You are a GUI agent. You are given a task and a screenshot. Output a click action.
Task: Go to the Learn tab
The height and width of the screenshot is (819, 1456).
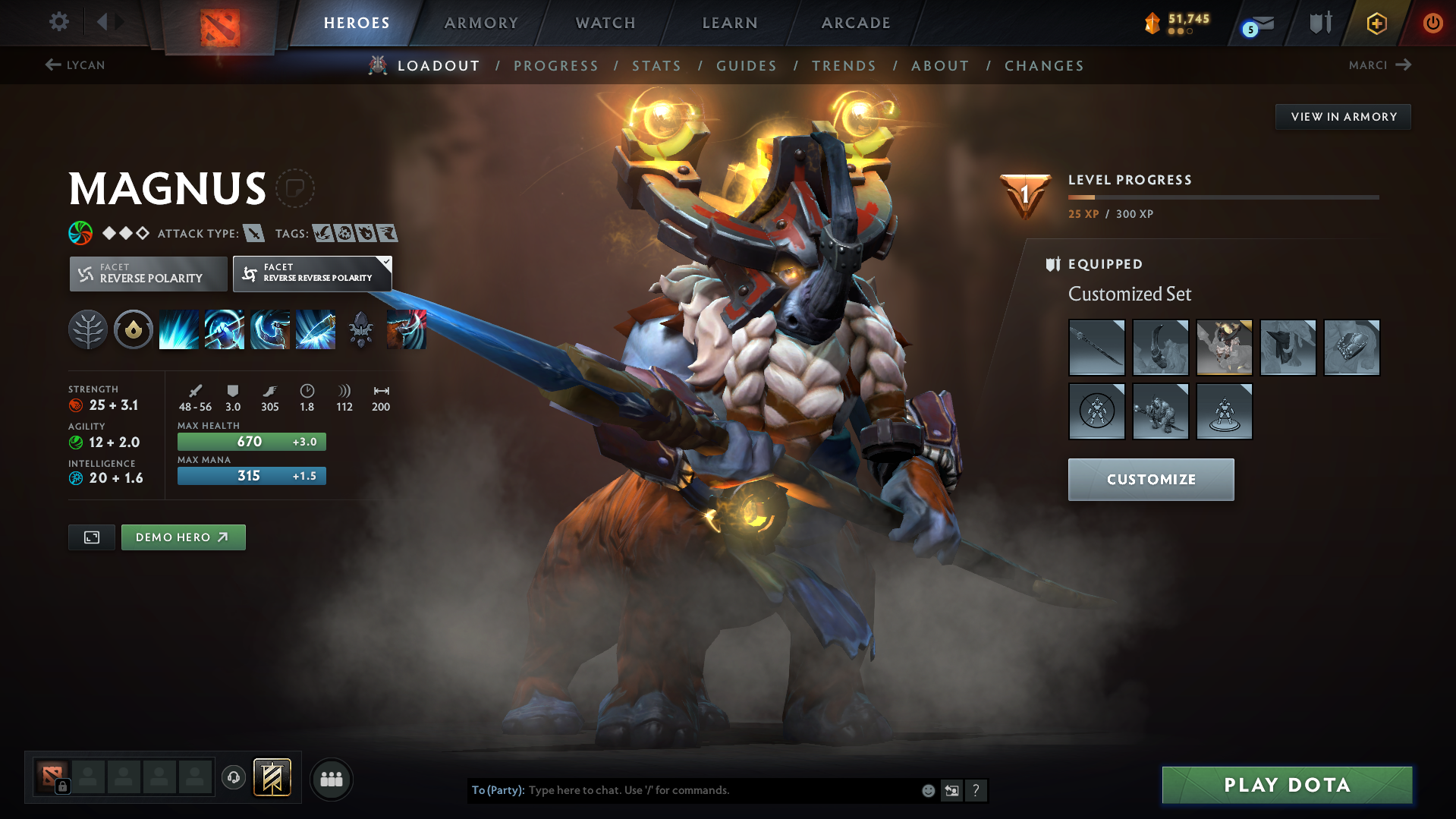click(x=730, y=23)
